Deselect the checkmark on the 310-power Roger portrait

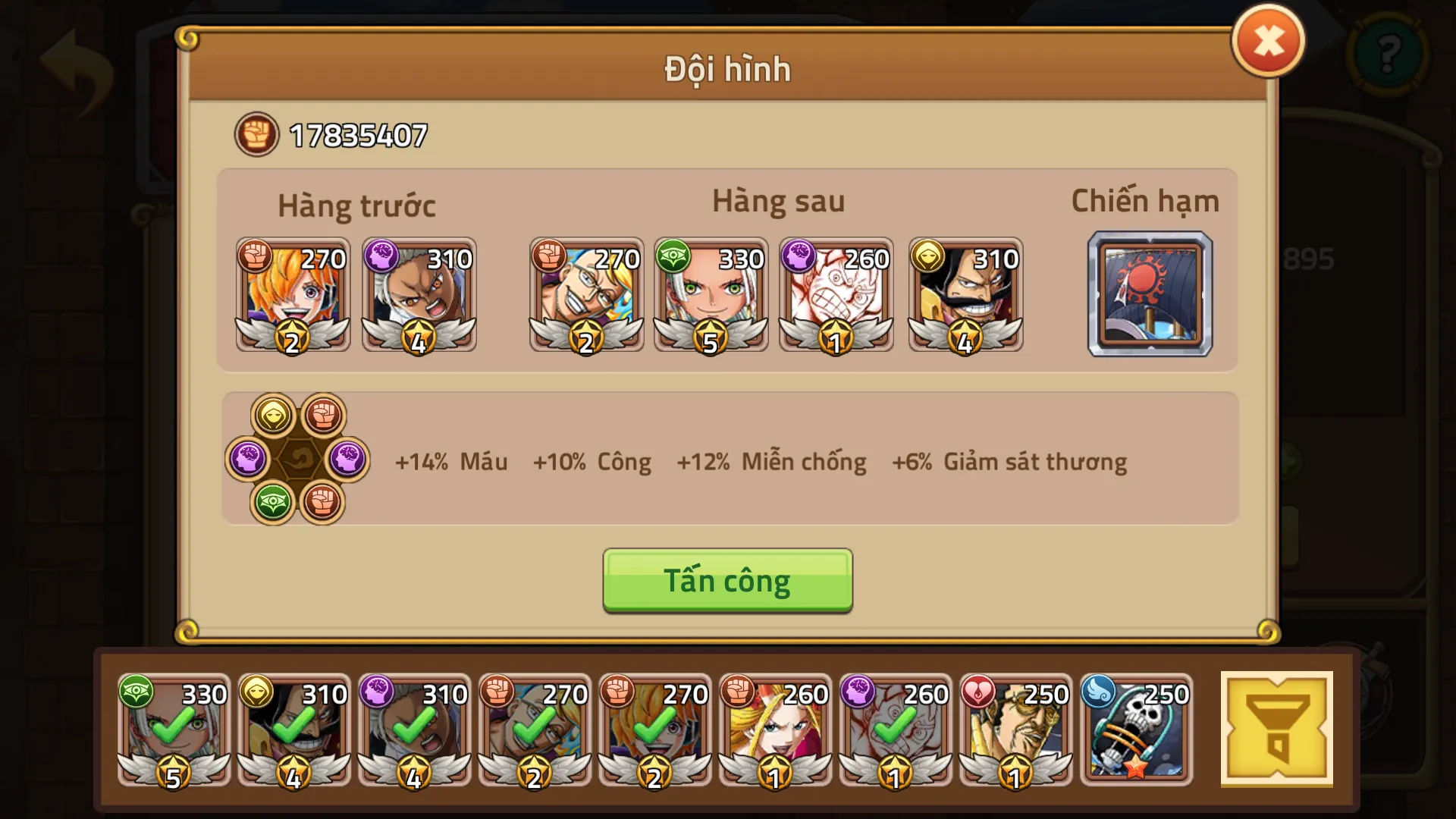(x=294, y=732)
